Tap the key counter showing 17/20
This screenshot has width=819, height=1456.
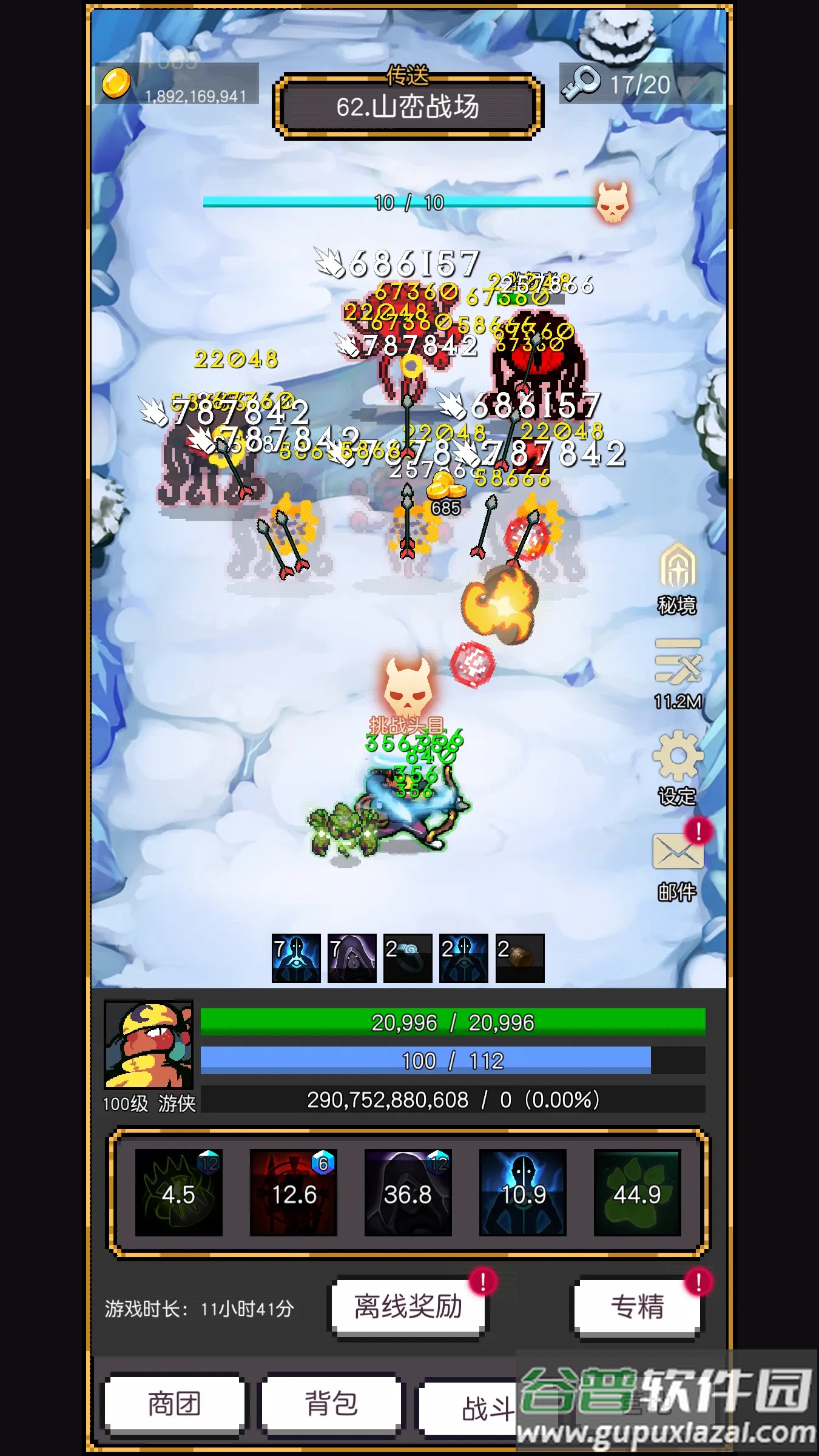click(x=640, y=84)
